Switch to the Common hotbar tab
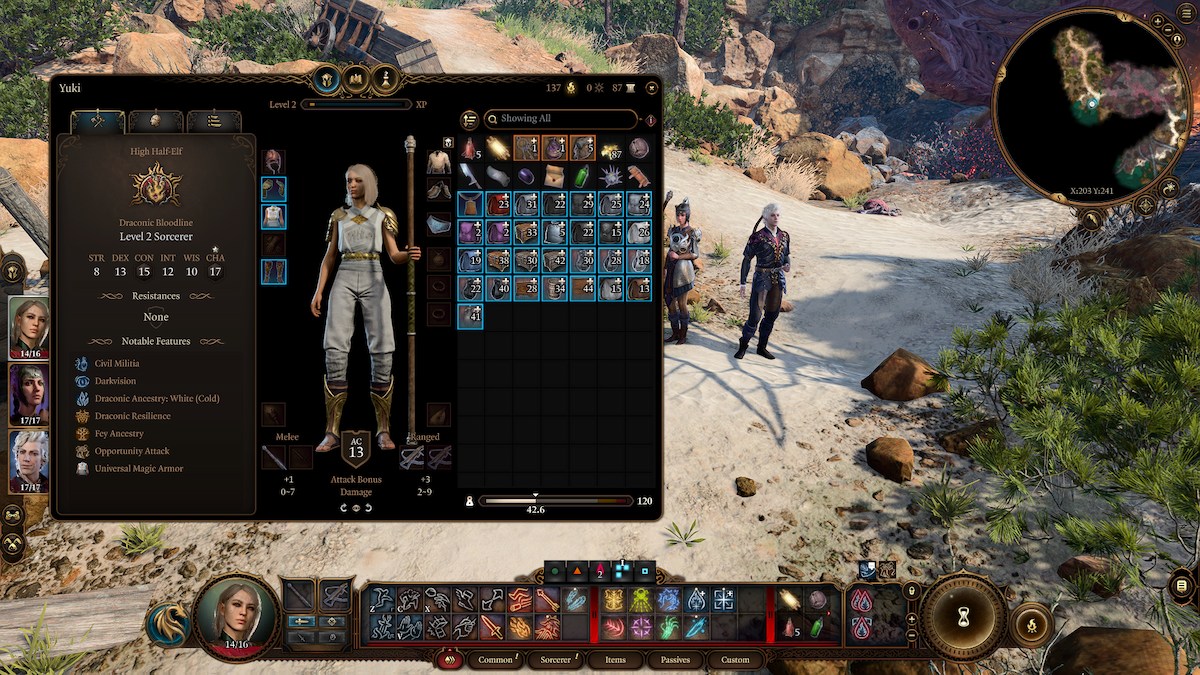This screenshot has width=1200, height=675. point(495,660)
